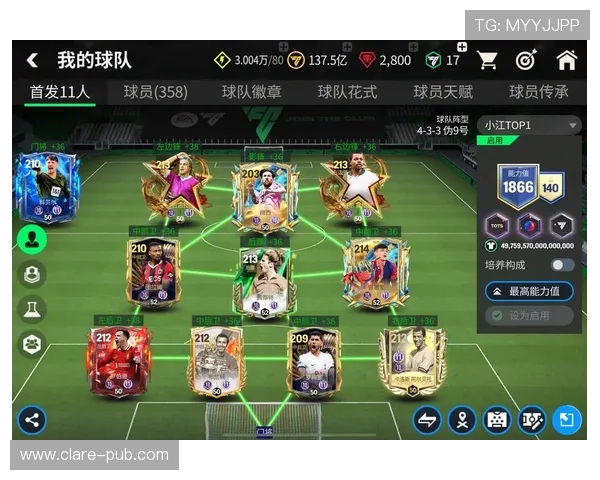Viewport: 600px width, 480px height.
Task: Show the 球员传承 tab
Action: point(539,92)
